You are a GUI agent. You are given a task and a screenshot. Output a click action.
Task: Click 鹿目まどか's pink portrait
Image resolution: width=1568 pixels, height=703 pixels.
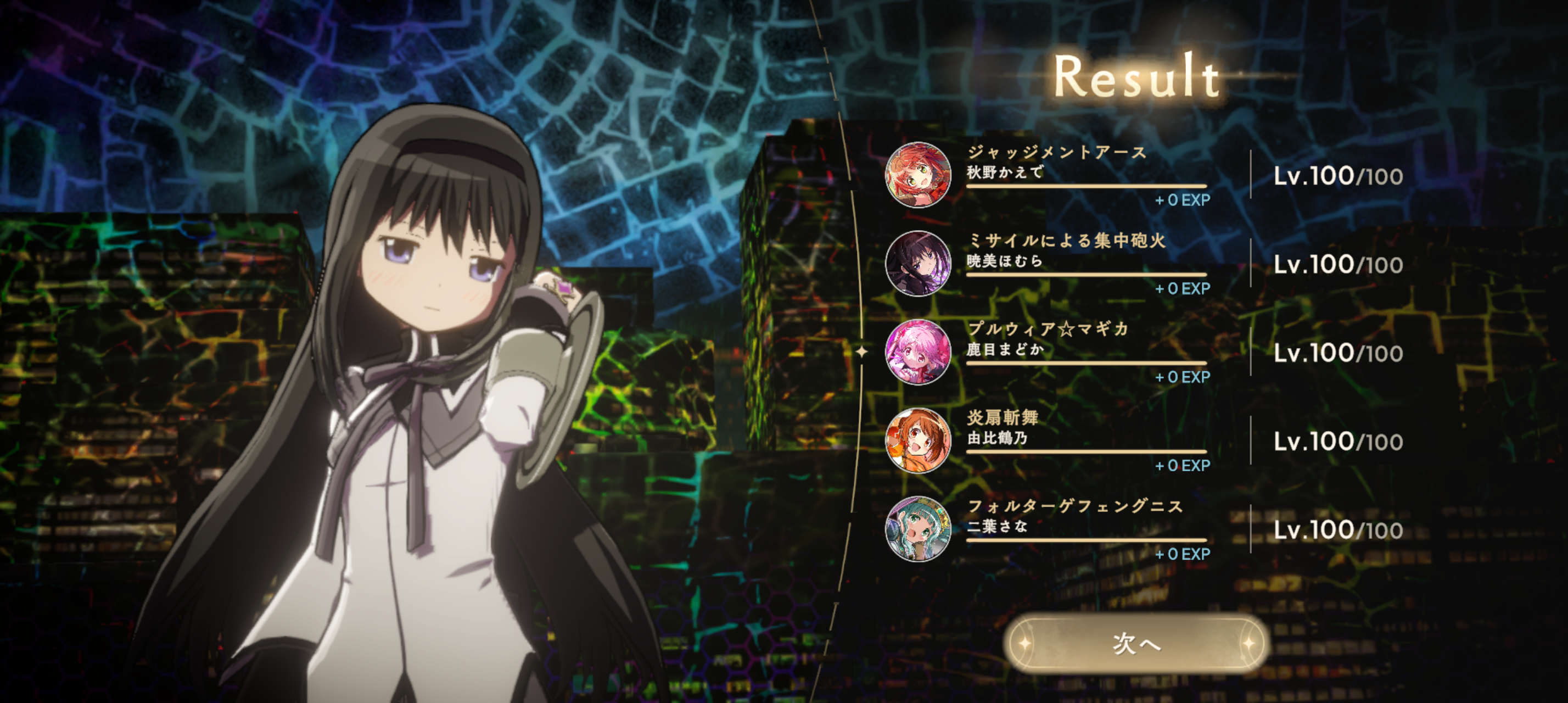coord(918,352)
